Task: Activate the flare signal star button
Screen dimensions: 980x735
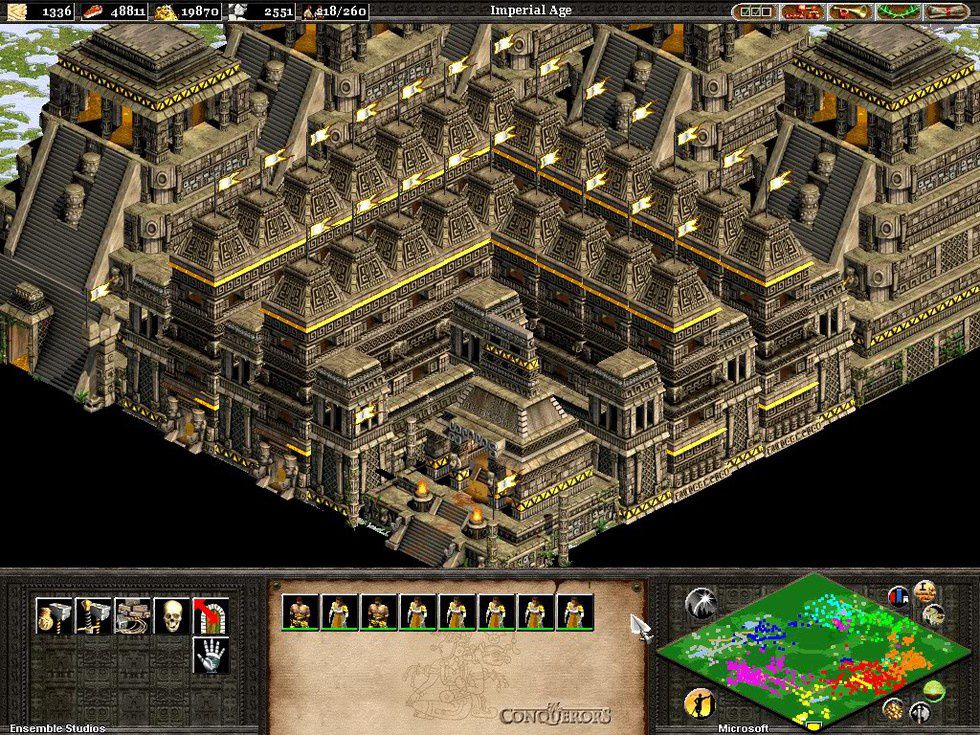Action: click(x=699, y=603)
